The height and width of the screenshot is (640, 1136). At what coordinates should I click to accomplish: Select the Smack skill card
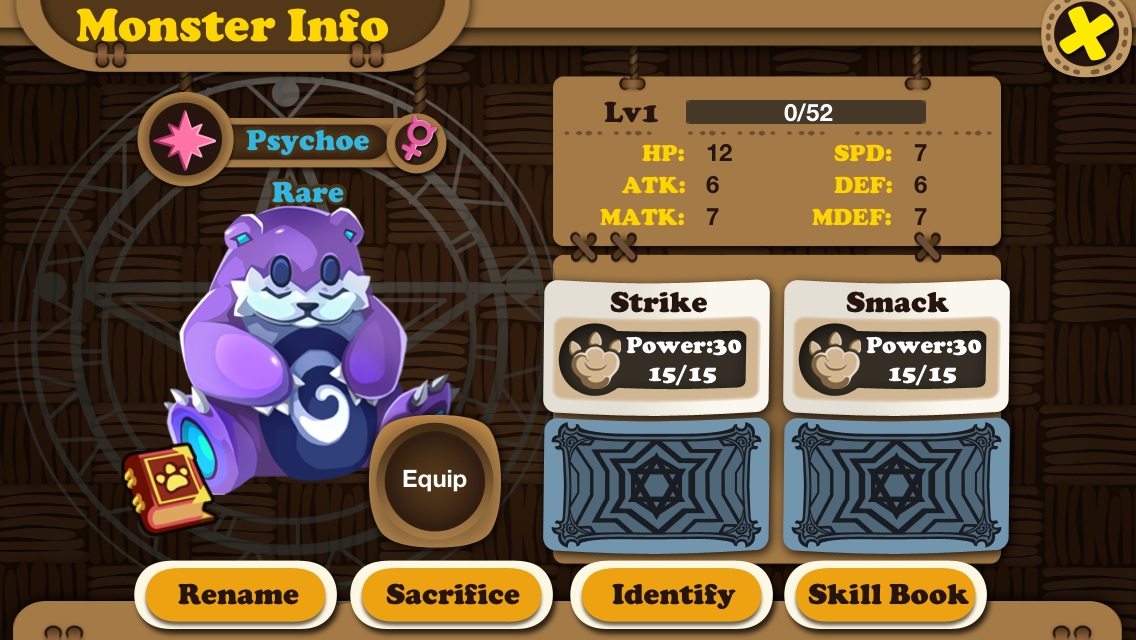pyautogui.click(x=896, y=347)
